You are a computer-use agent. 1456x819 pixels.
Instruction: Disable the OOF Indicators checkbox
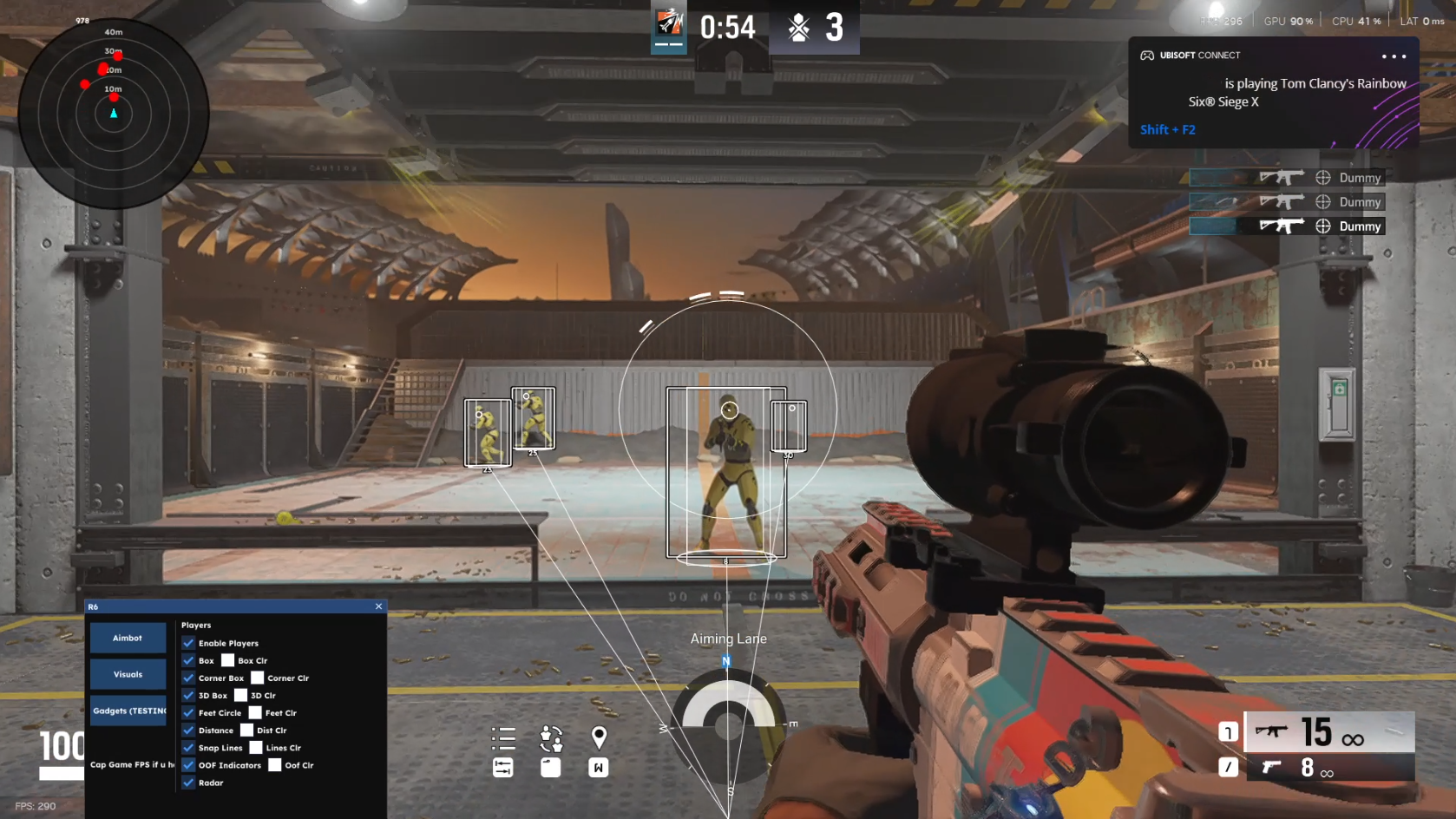click(188, 764)
